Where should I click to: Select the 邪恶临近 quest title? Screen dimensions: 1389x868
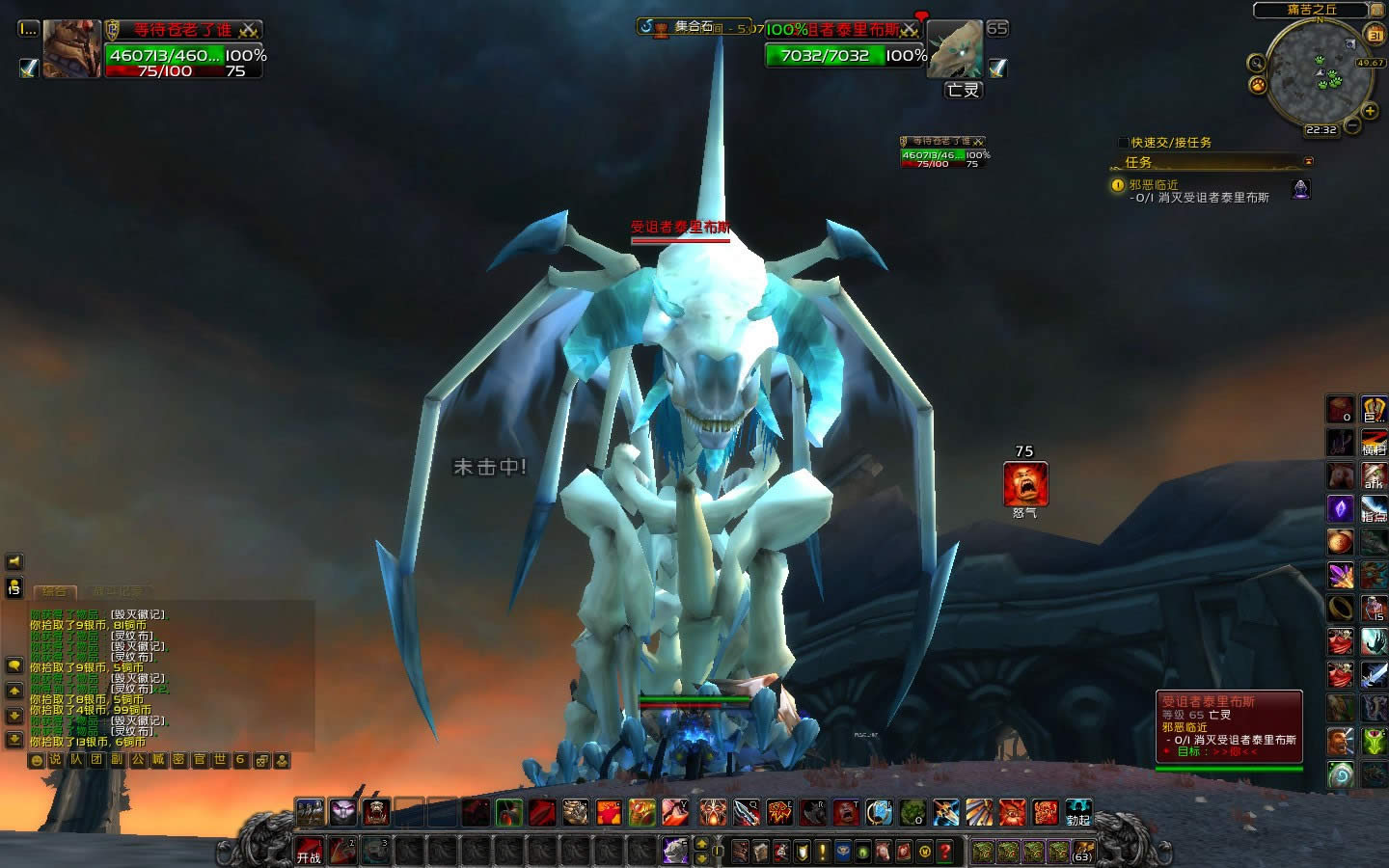tap(1154, 184)
